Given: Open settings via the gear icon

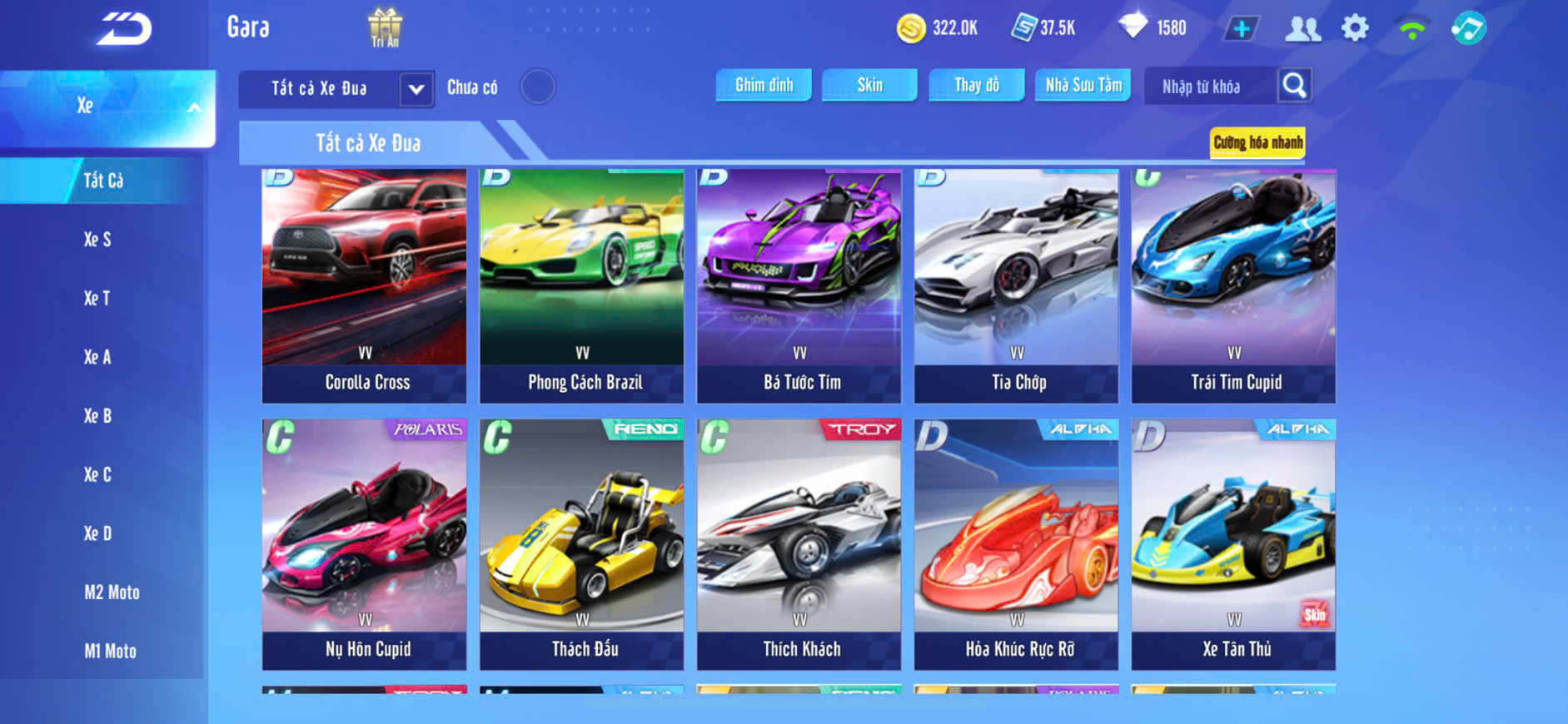Looking at the screenshot, I should (1355, 28).
